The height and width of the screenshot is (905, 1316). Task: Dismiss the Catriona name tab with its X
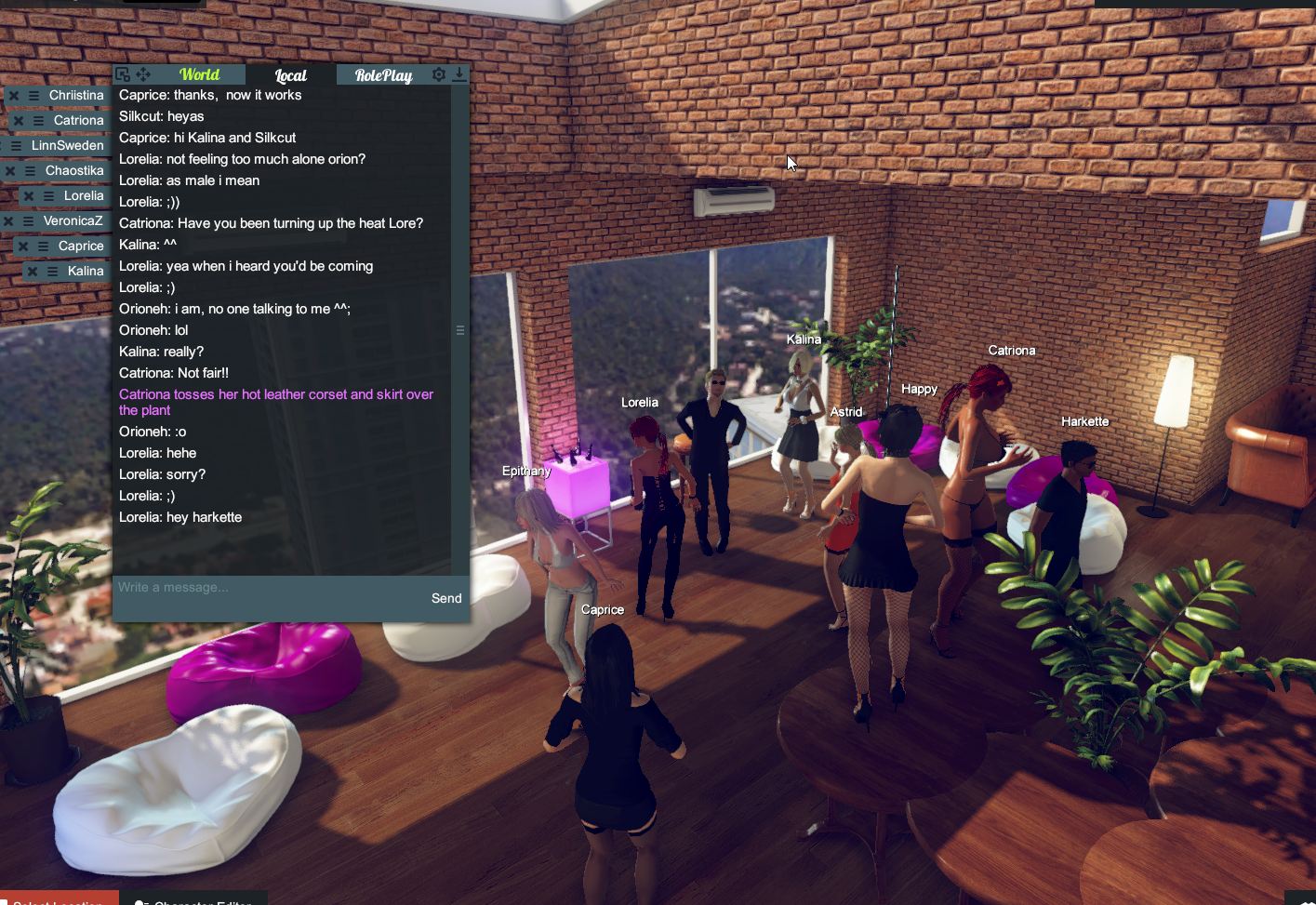click(x=20, y=120)
